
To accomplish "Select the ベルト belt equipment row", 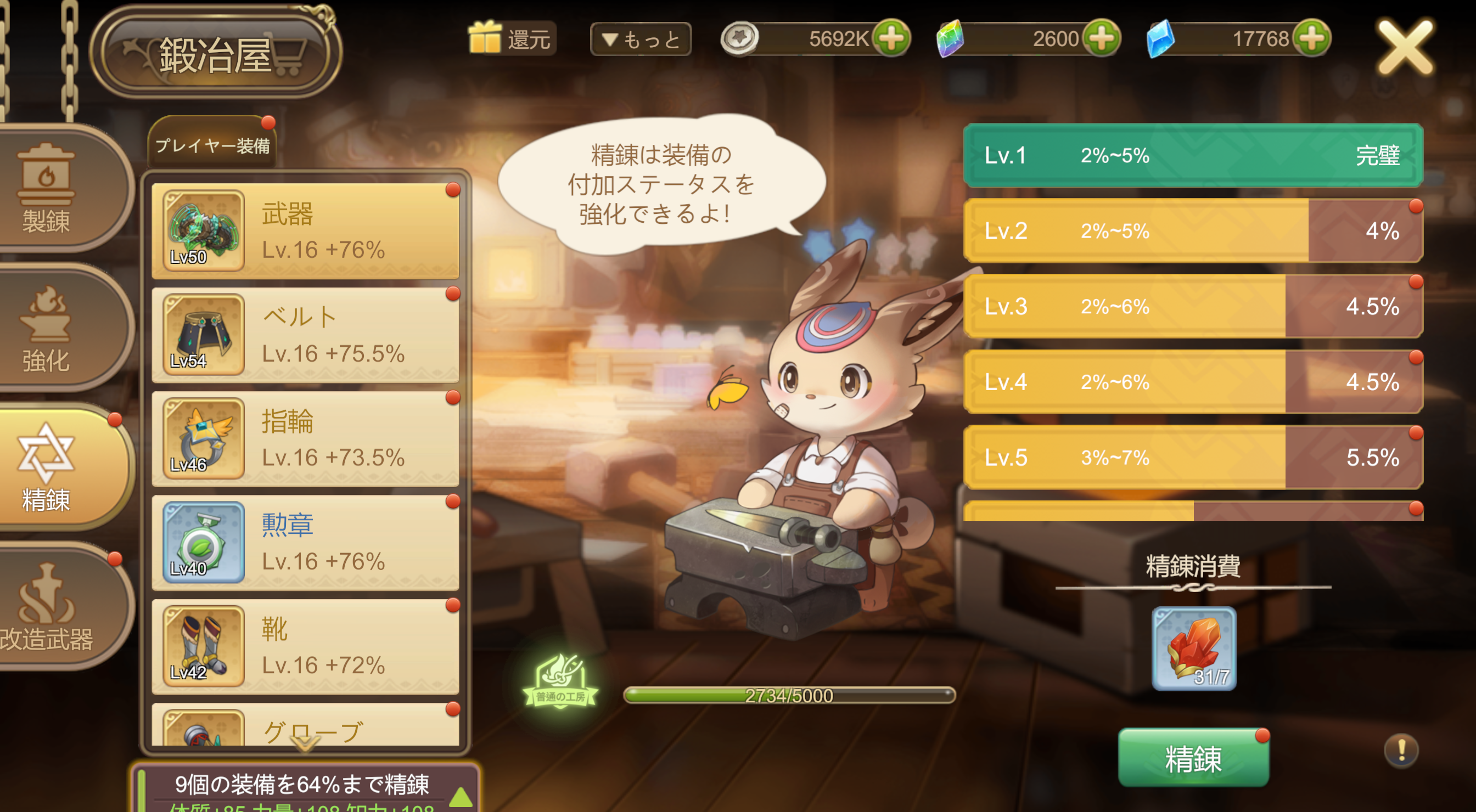I will point(305,335).
